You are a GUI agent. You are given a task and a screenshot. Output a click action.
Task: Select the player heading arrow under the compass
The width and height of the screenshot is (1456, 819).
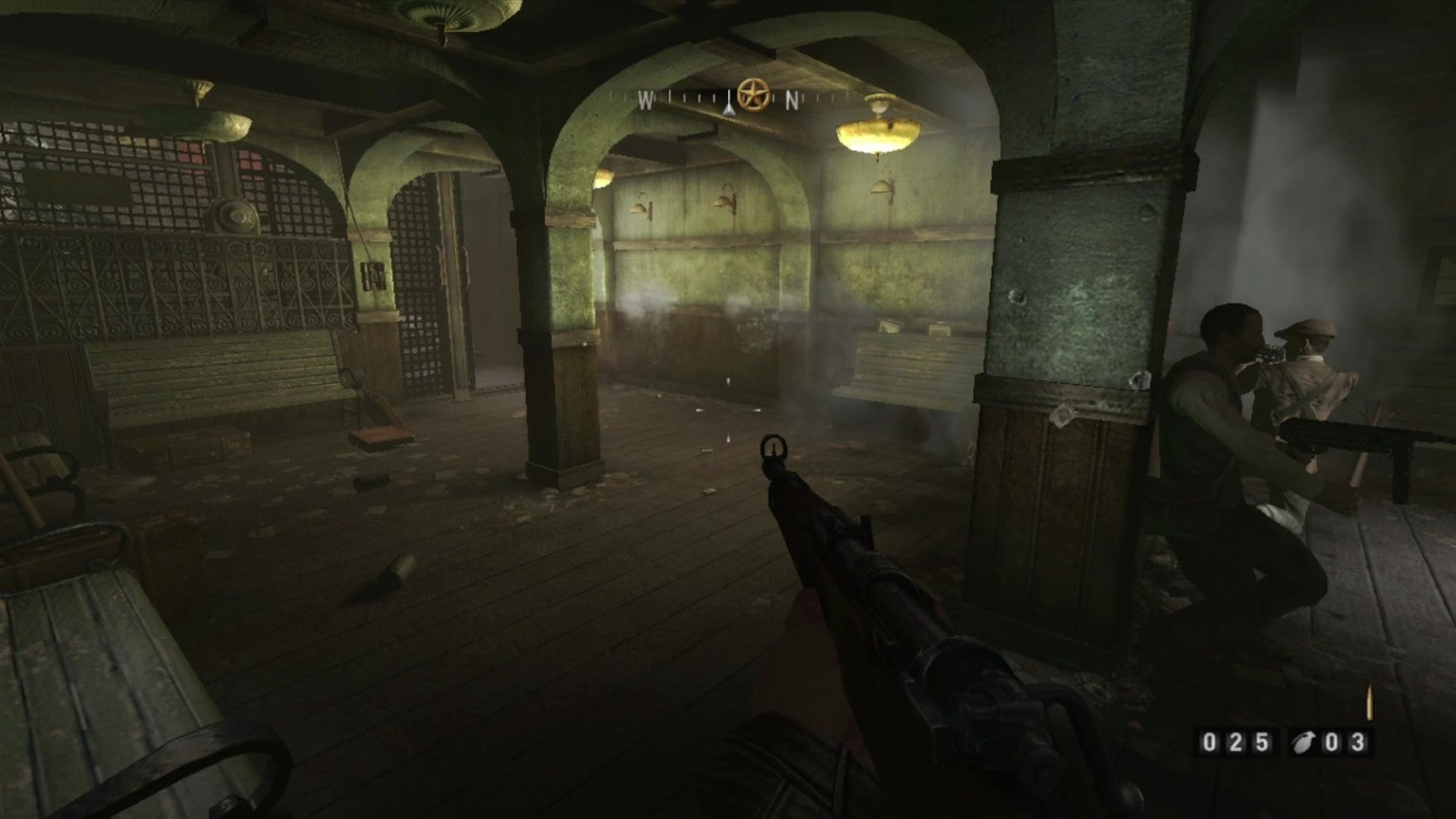point(728,106)
